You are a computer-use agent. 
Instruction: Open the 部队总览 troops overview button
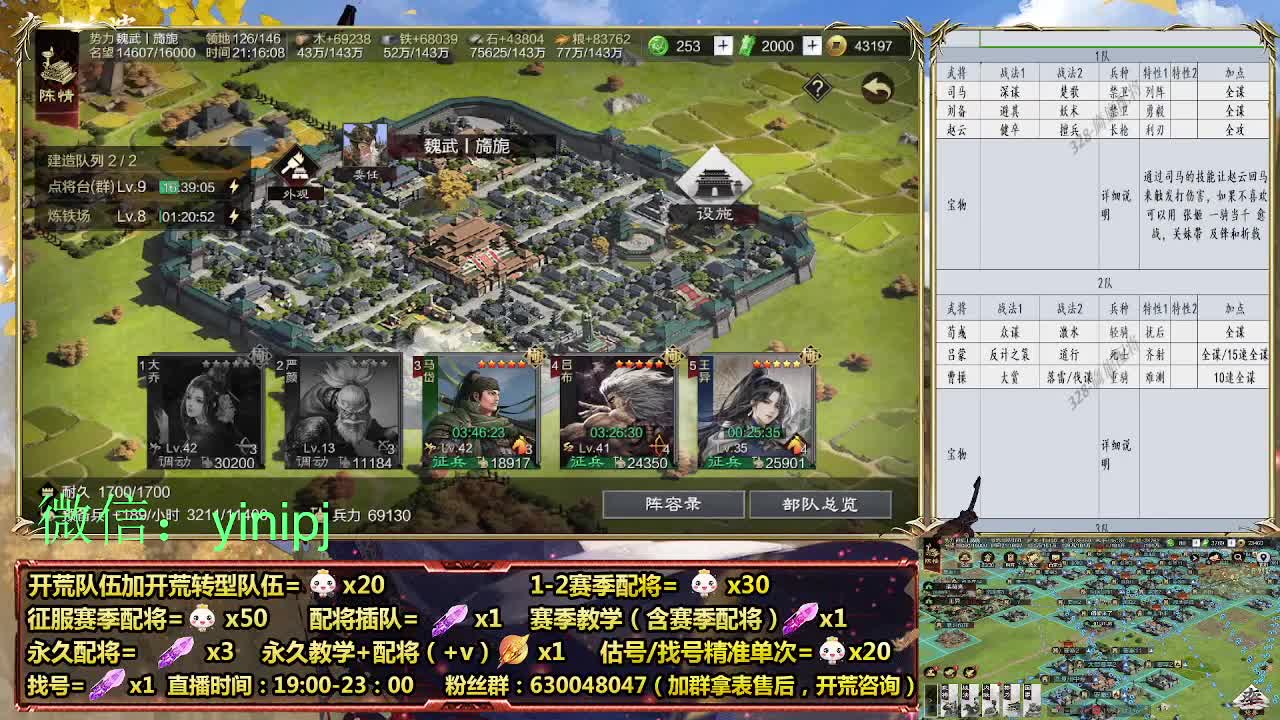pyautogui.click(x=823, y=505)
